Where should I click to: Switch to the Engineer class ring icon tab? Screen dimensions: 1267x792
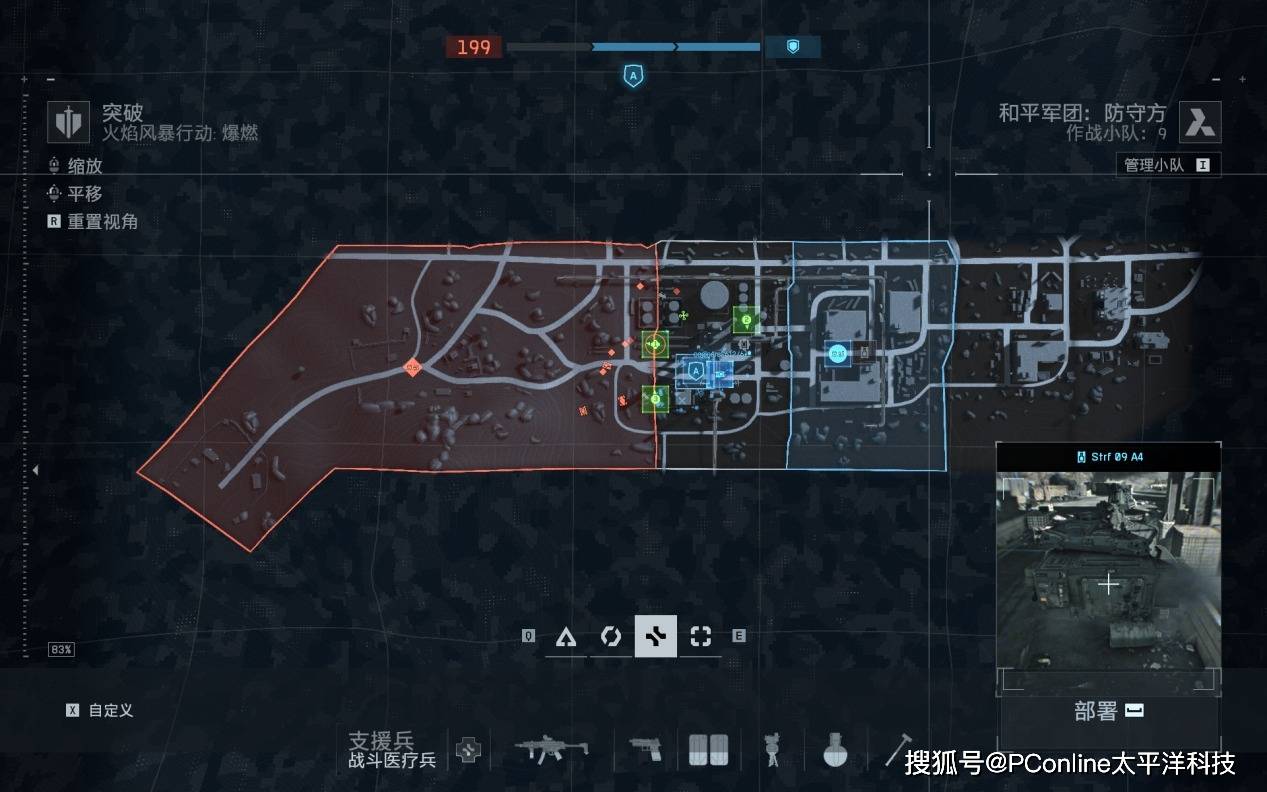(x=610, y=636)
